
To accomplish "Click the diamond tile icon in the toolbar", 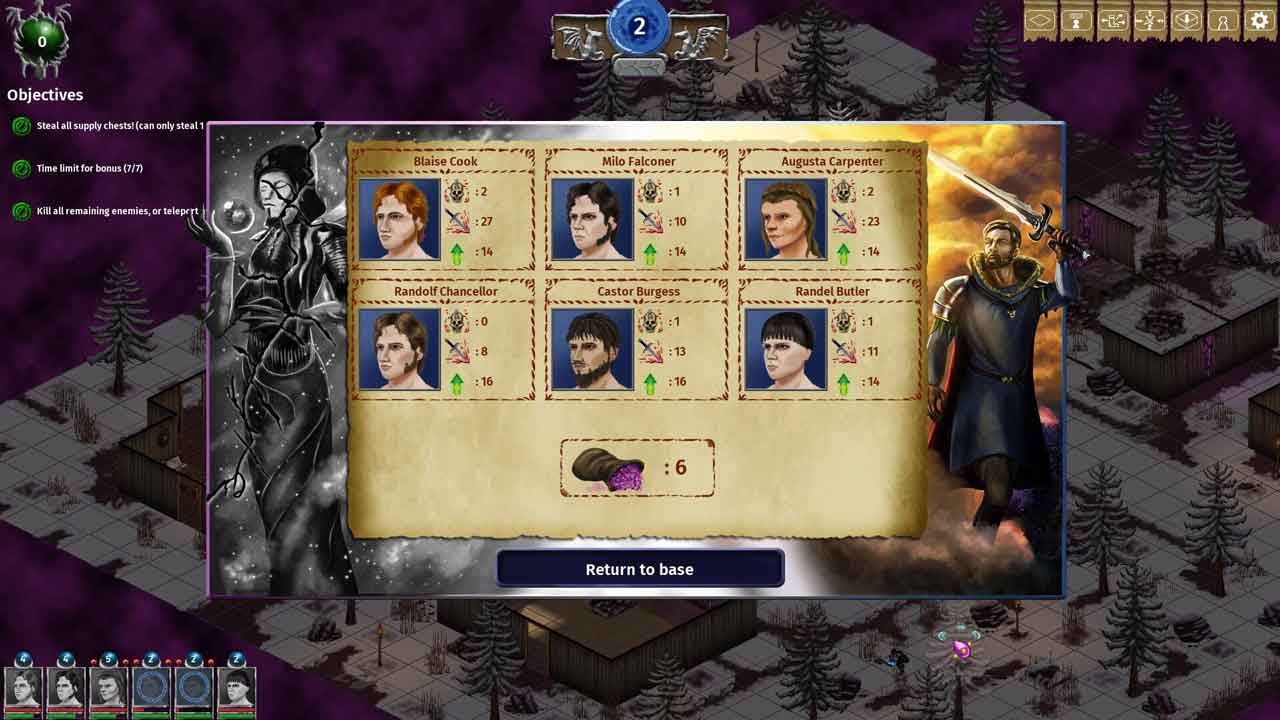I will (1040, 21).
